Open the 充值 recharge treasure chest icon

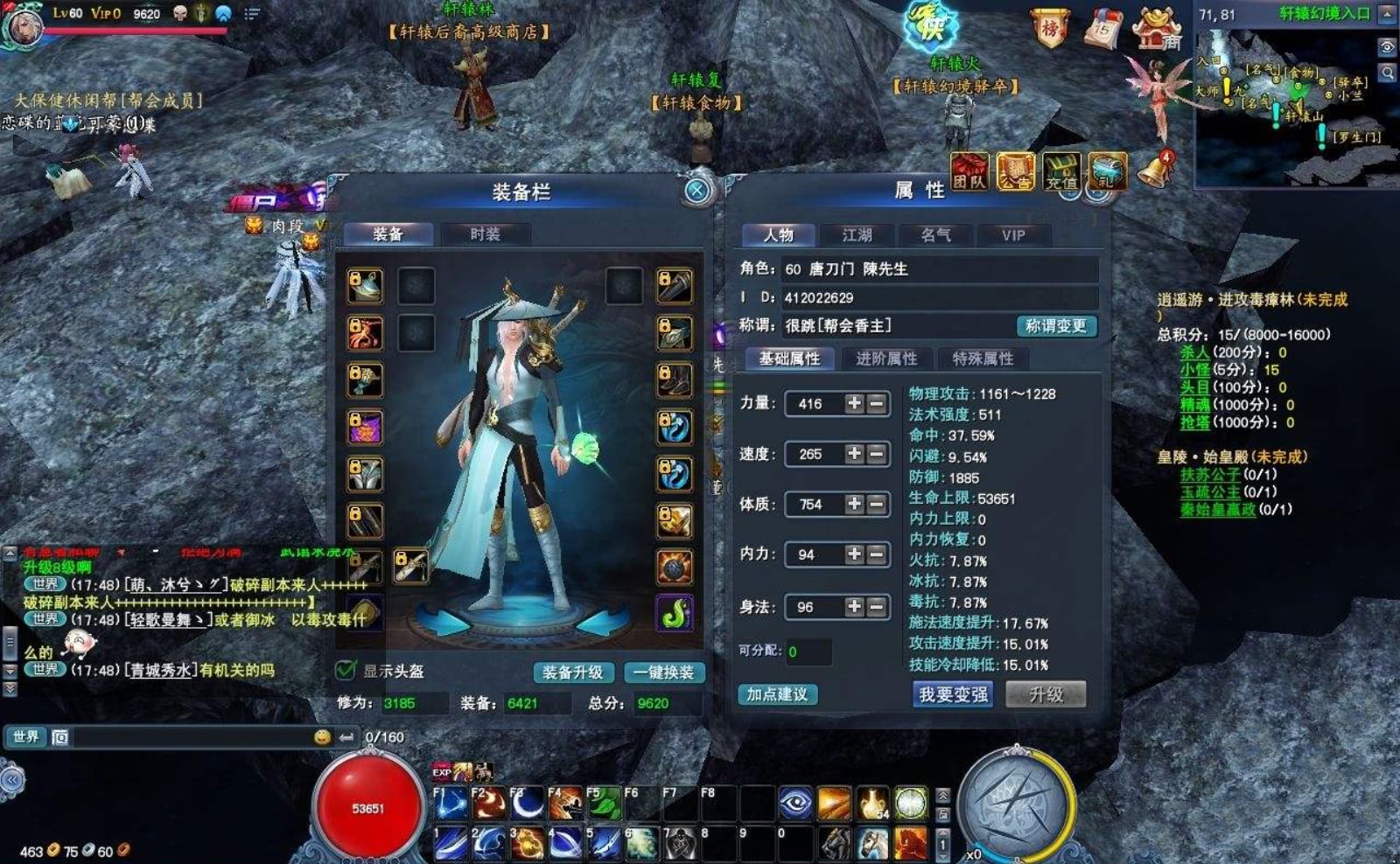point(1063,171)
